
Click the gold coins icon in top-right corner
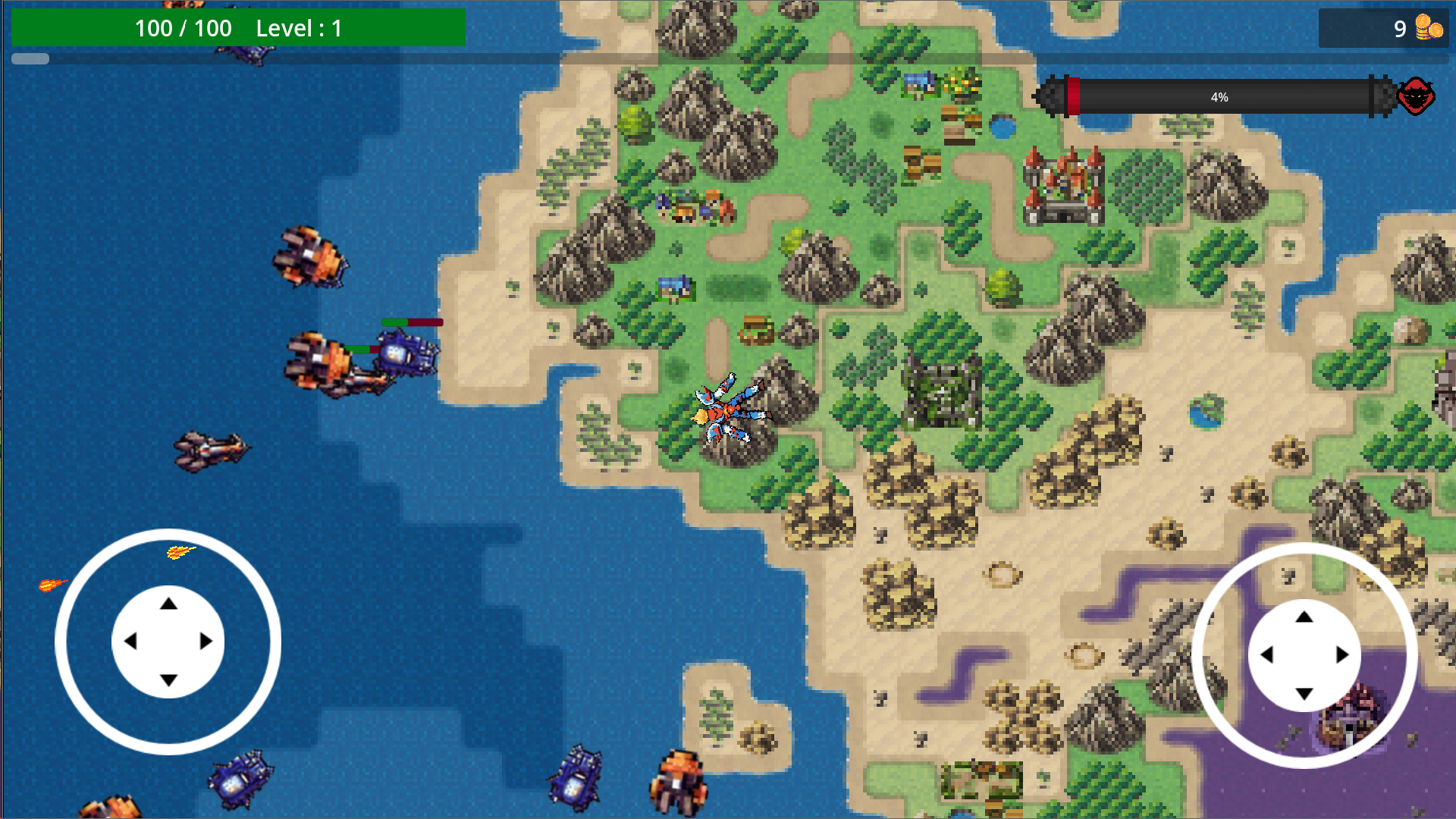click(x=1429, y=29)
